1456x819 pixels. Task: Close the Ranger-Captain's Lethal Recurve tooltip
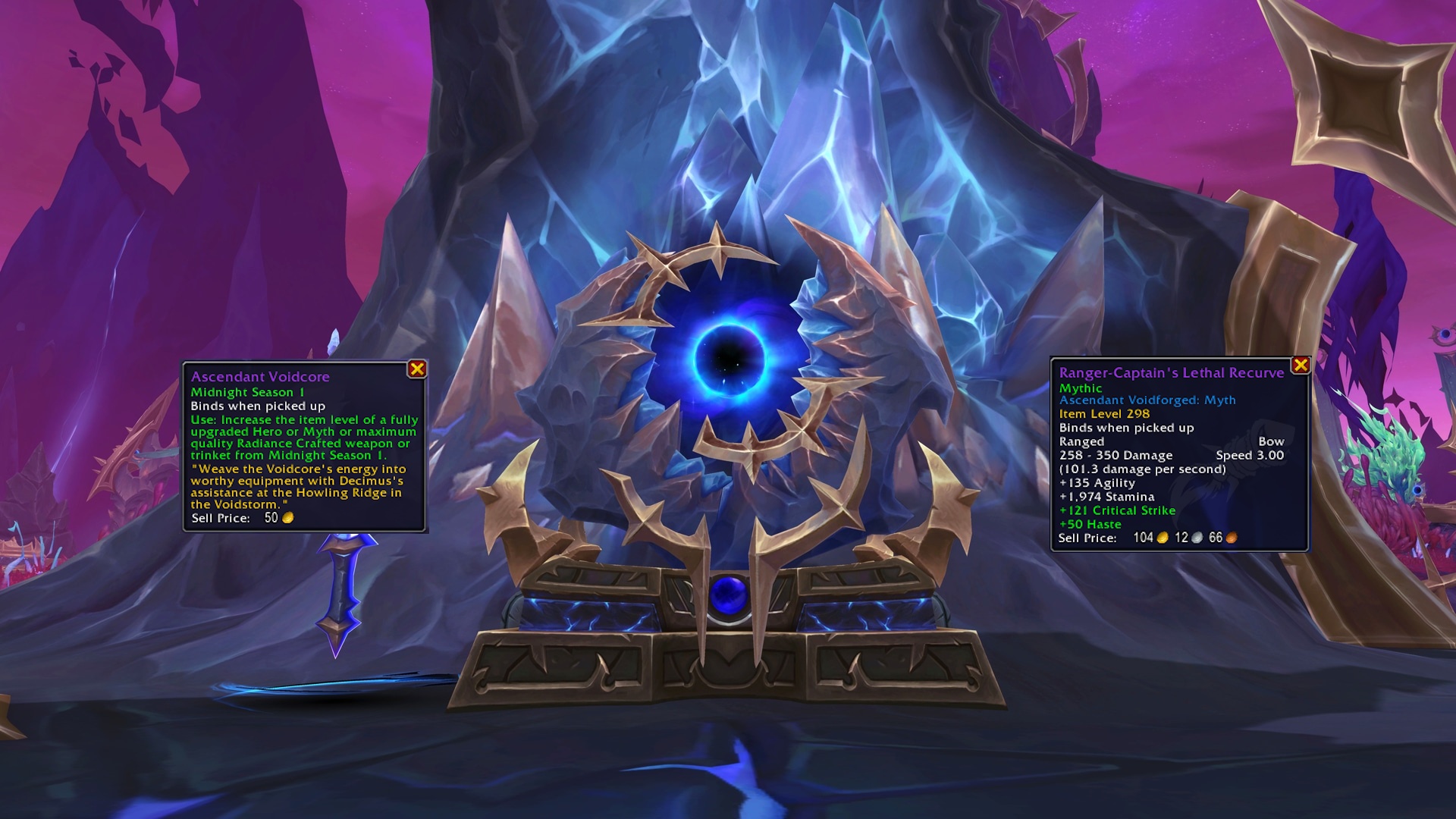(x=1301, y=365)
